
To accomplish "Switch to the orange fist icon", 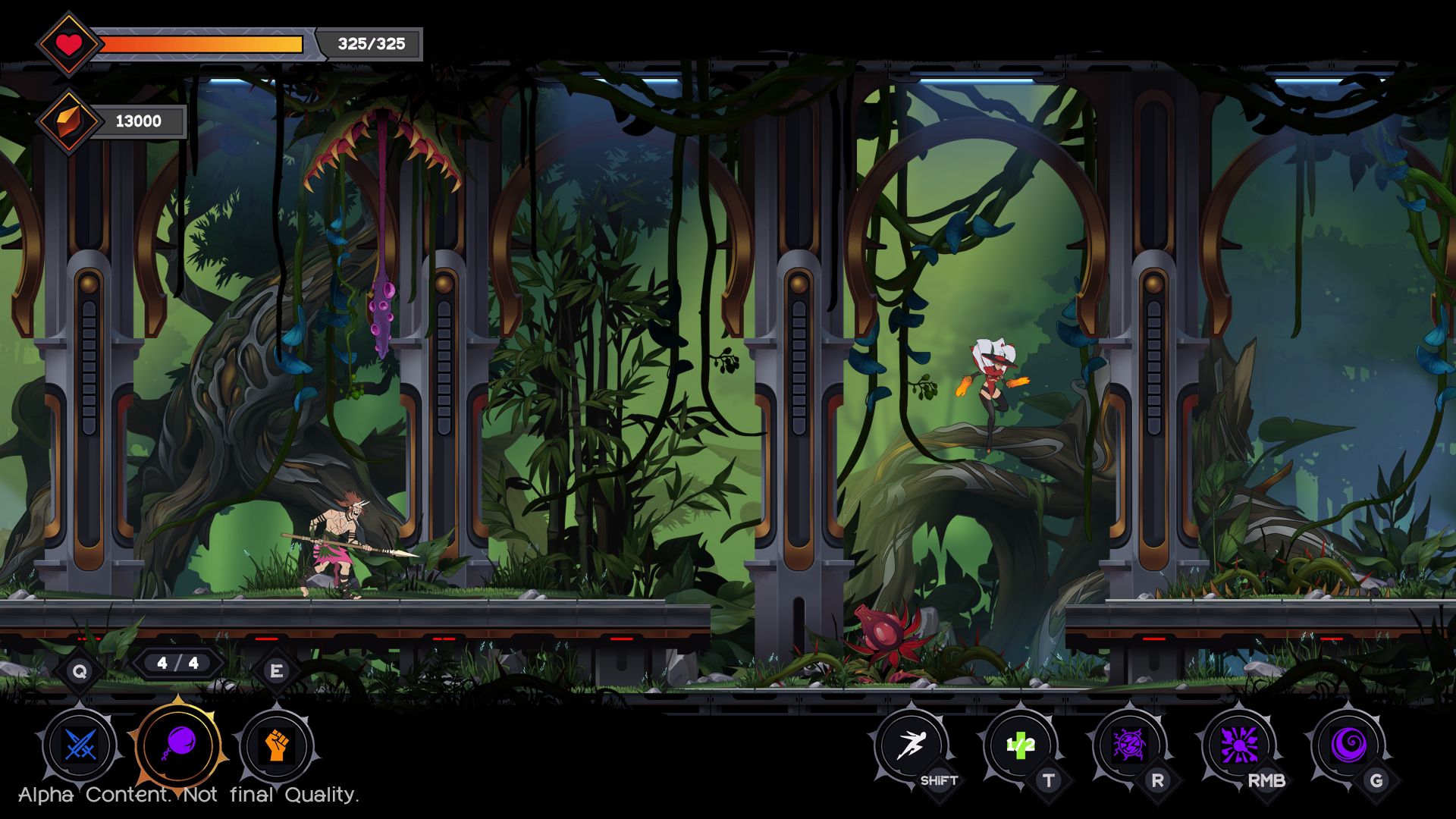I will [x=276, y=745].
